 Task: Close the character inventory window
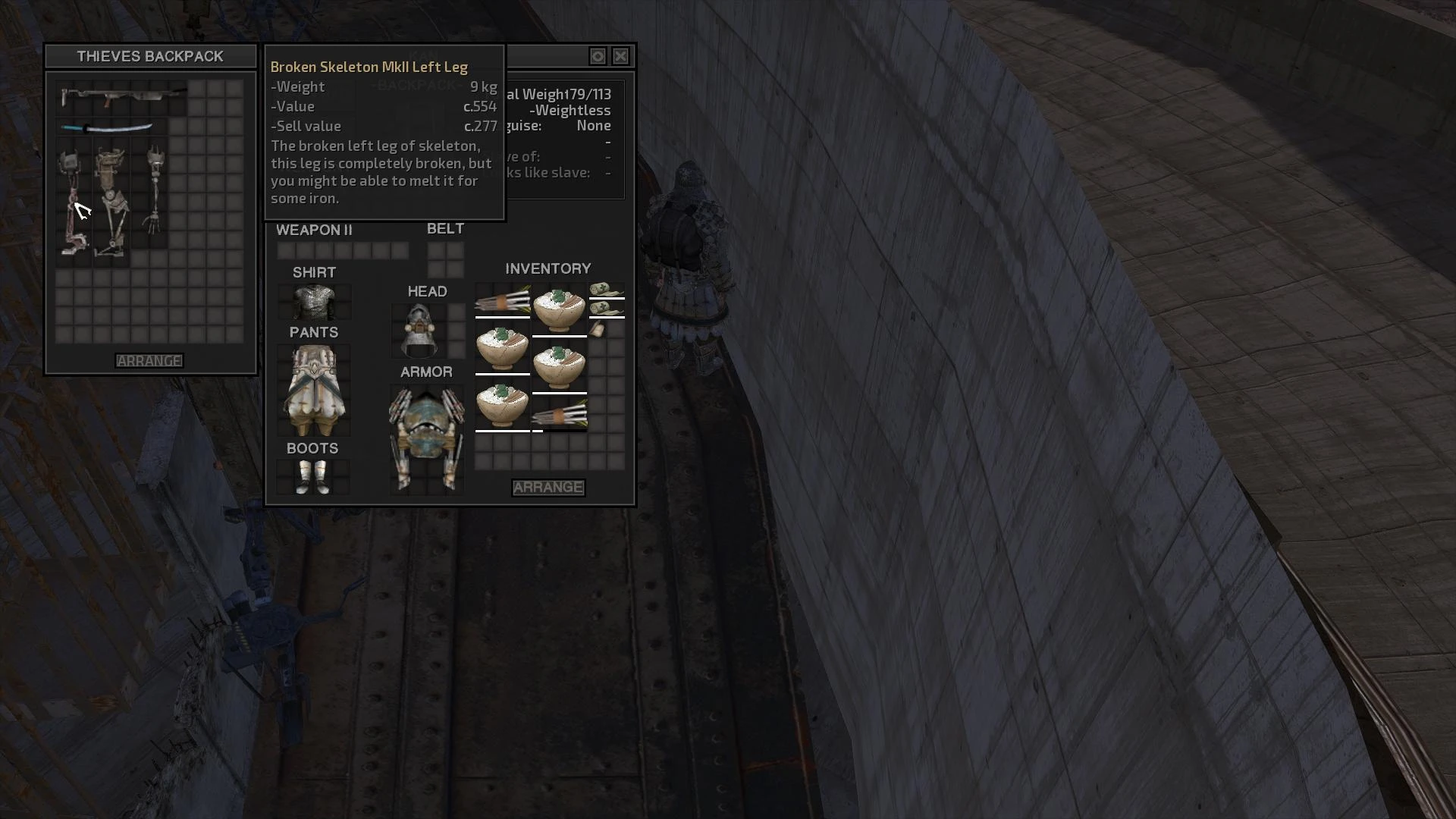click(620, 56)
